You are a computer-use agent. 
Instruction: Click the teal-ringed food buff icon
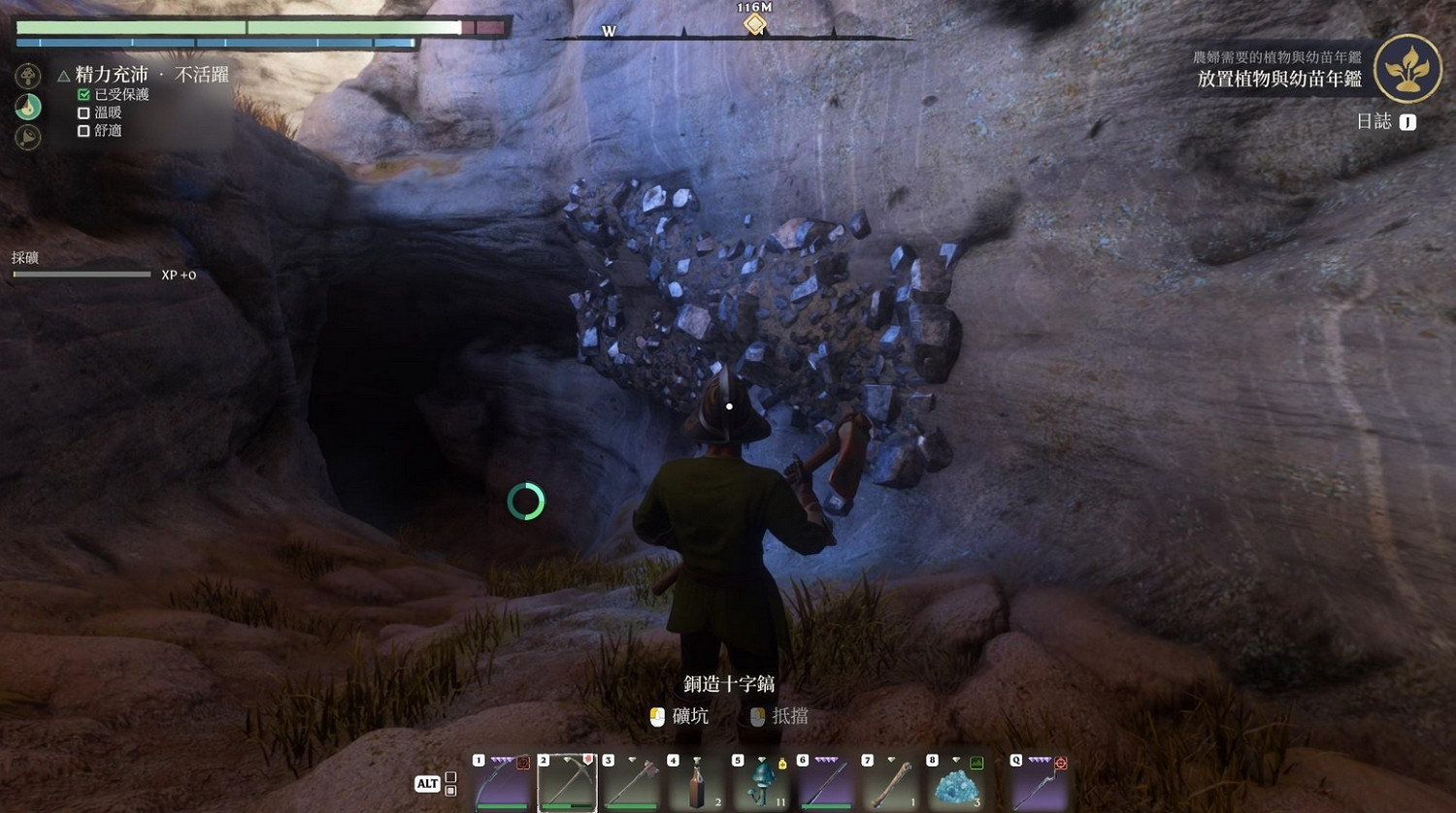coord(28,107)
